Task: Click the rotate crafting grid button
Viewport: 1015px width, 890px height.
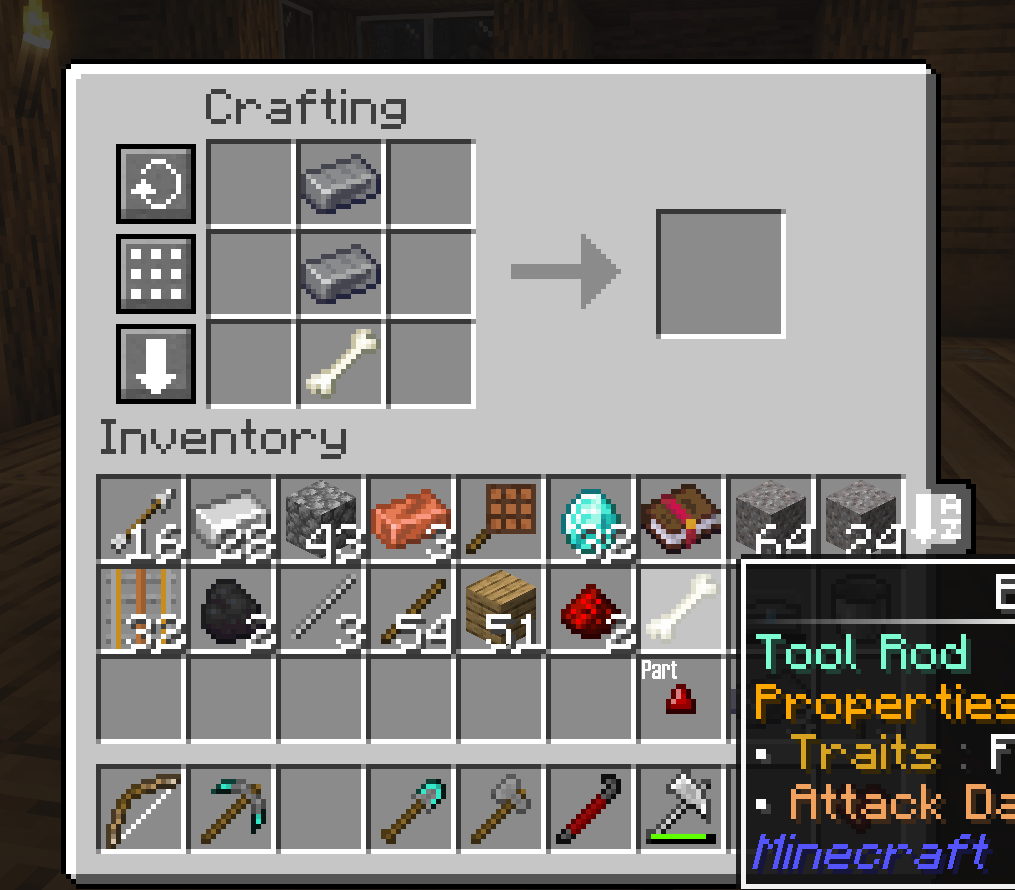Action: tap(156, 184)
